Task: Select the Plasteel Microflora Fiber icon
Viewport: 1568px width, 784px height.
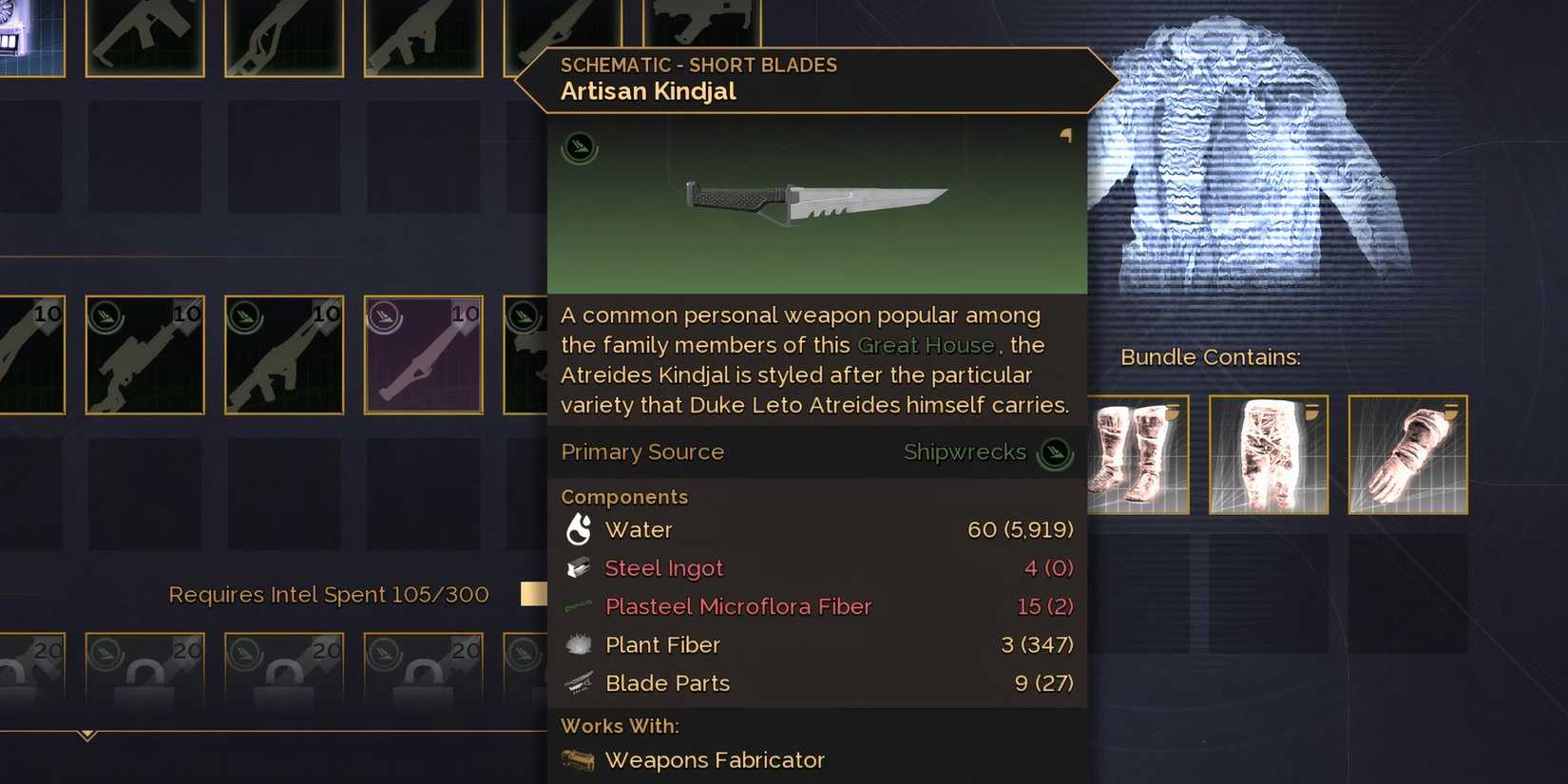Action: 582,606
